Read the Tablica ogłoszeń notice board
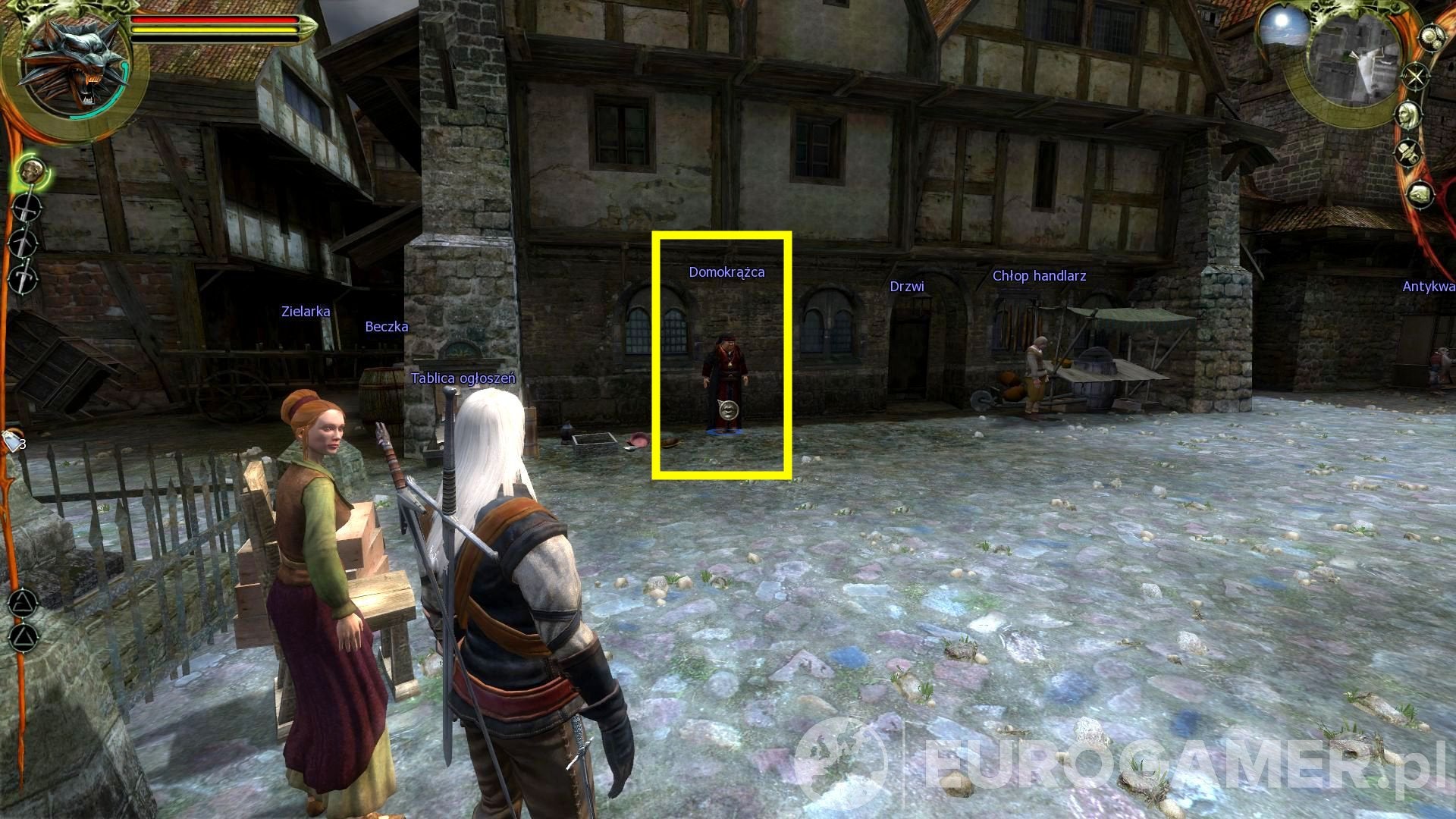The image size is (1456, 819). [463, 377]
